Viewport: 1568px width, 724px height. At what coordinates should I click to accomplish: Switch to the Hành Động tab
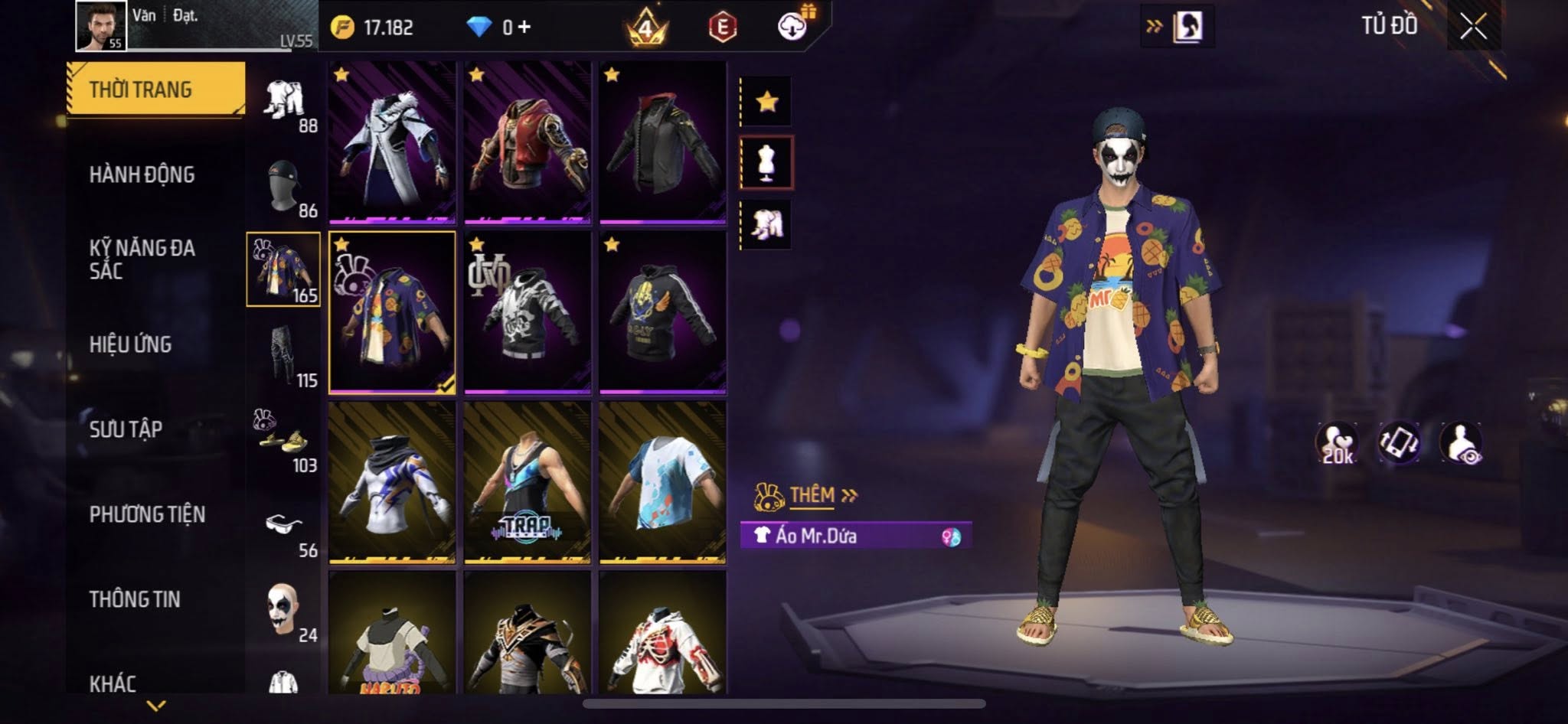point(142,175)
